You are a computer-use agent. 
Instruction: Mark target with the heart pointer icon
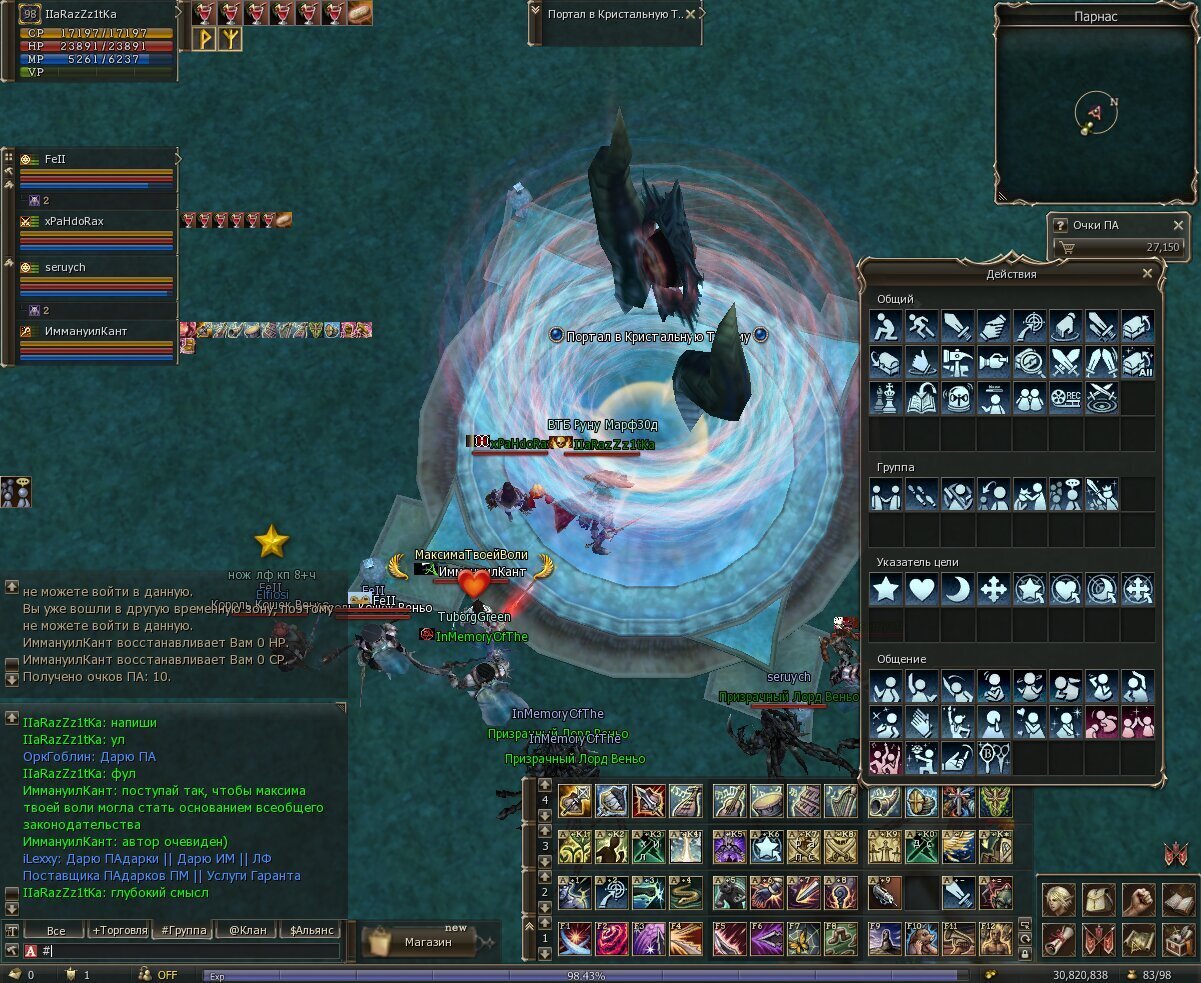tap(922, 589)
